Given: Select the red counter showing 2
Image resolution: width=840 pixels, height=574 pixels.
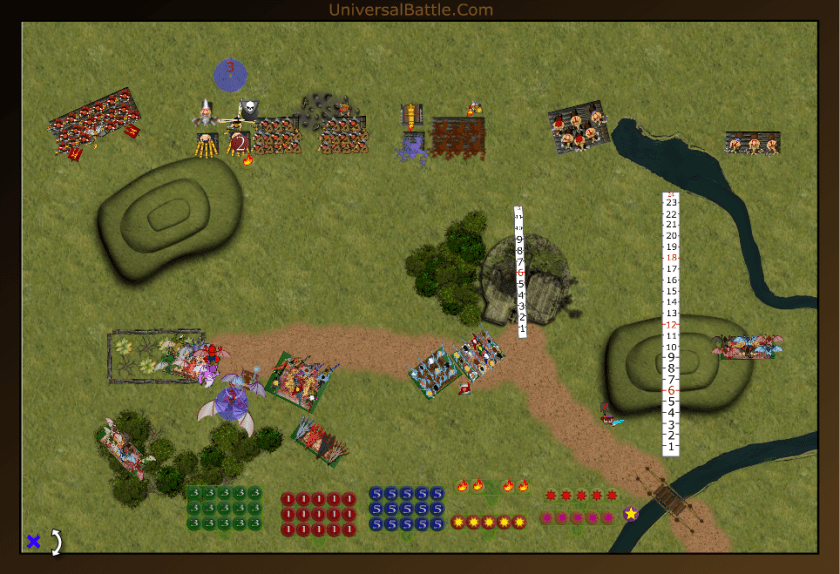Looking at the screenshot, I should 240,143.
